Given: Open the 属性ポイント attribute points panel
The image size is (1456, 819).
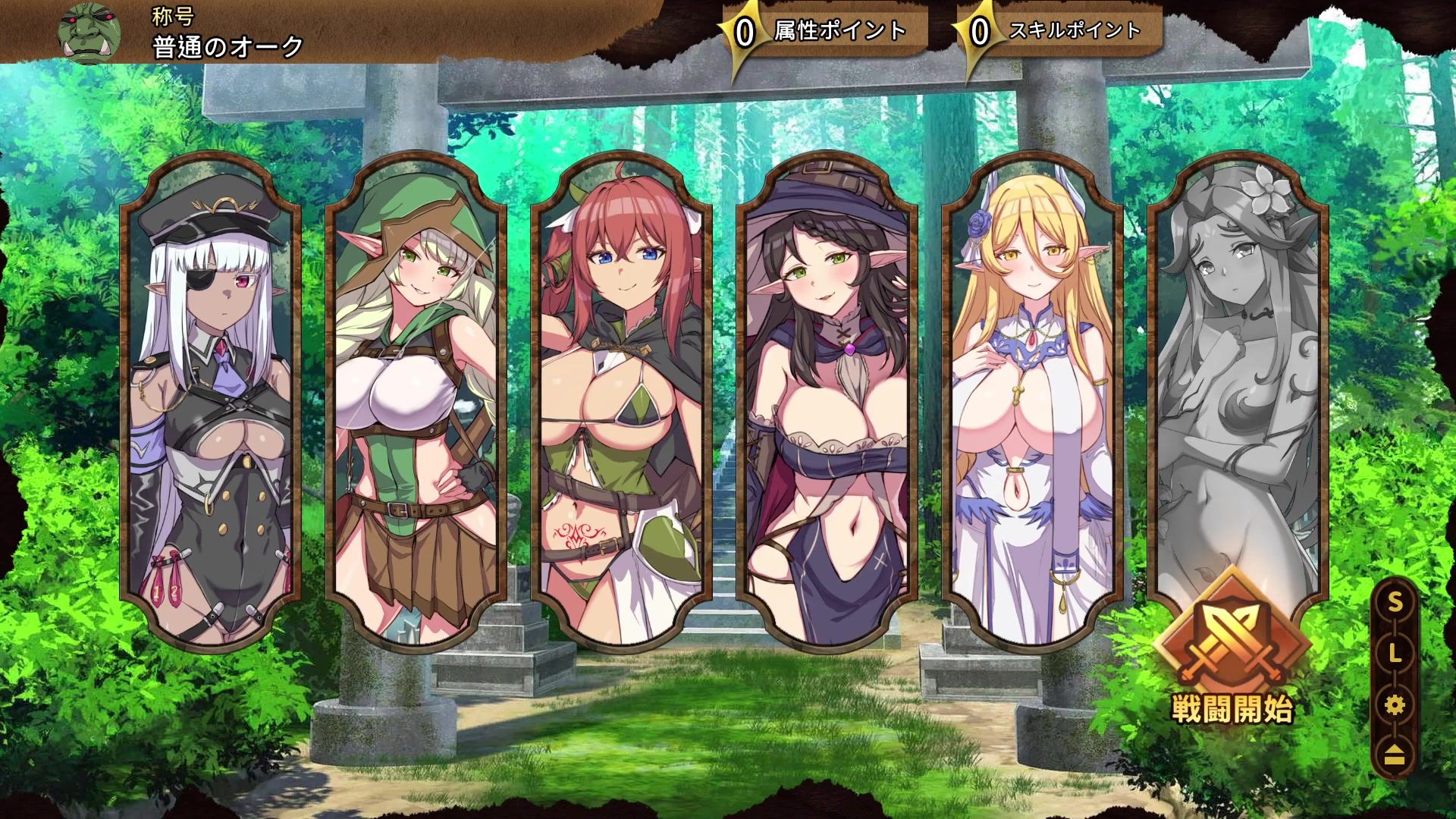Looking at the screenshot, I should point(827,32).
